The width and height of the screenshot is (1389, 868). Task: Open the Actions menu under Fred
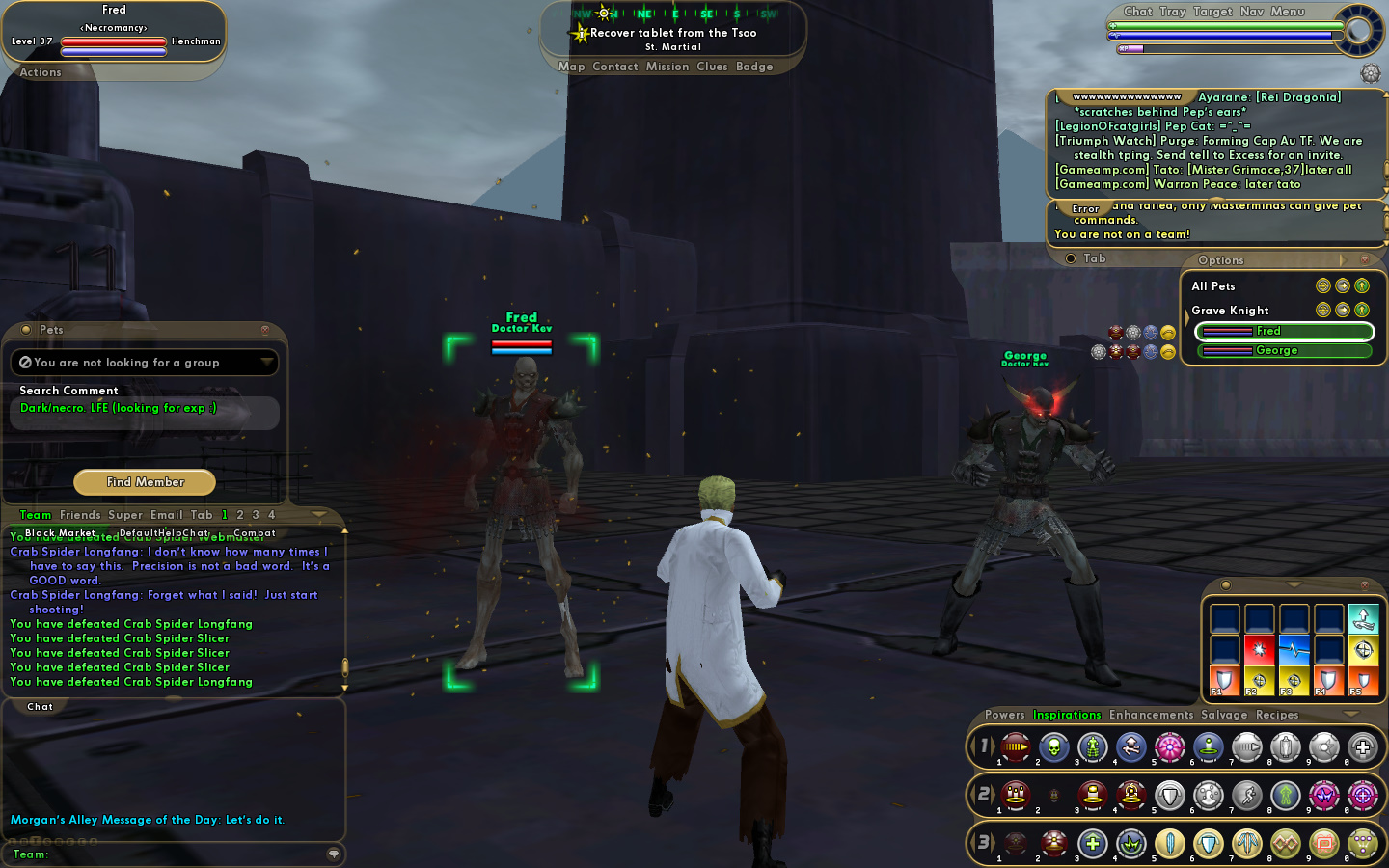41,72
